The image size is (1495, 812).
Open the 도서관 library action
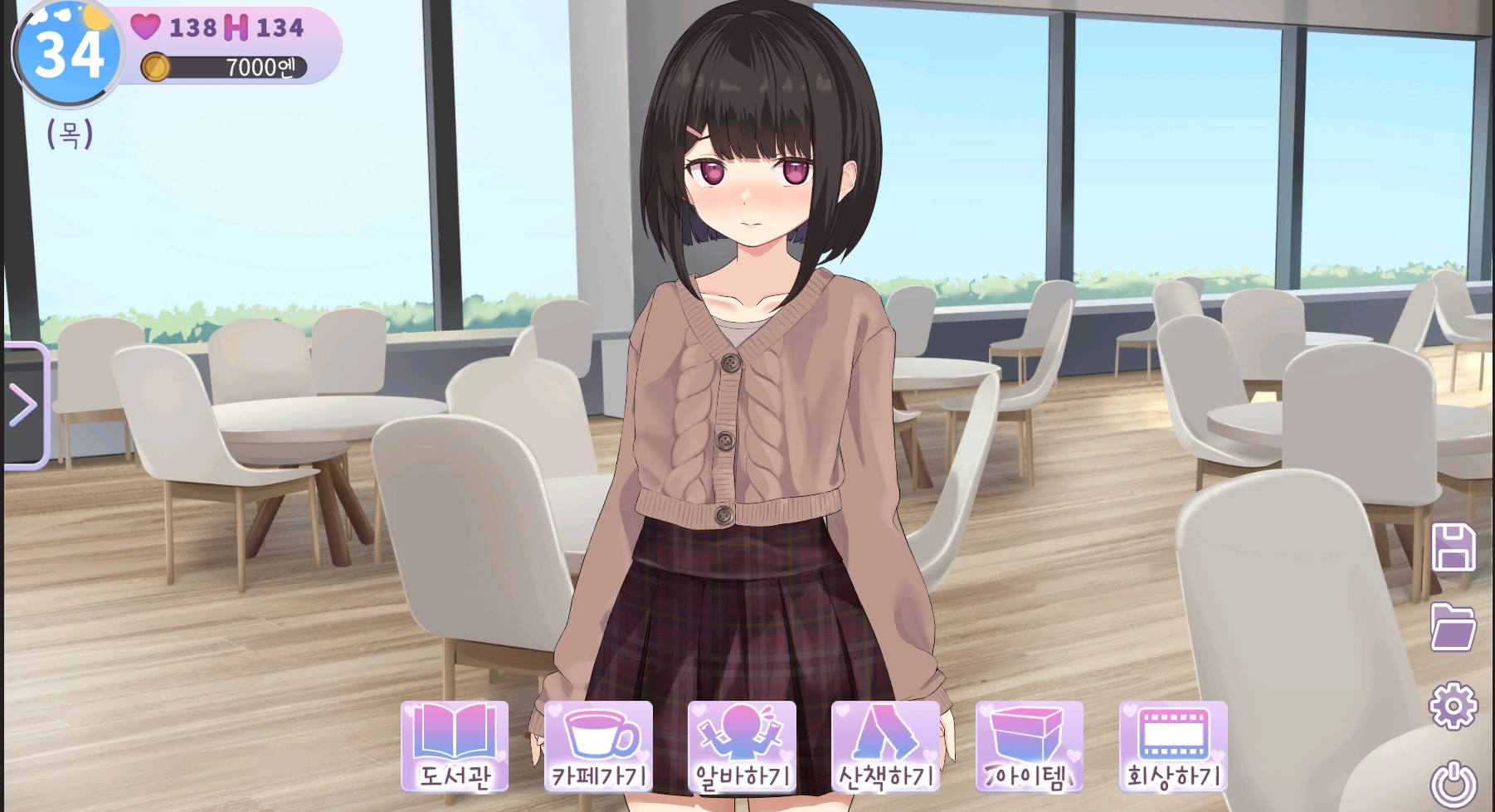(x=455, y=746)
